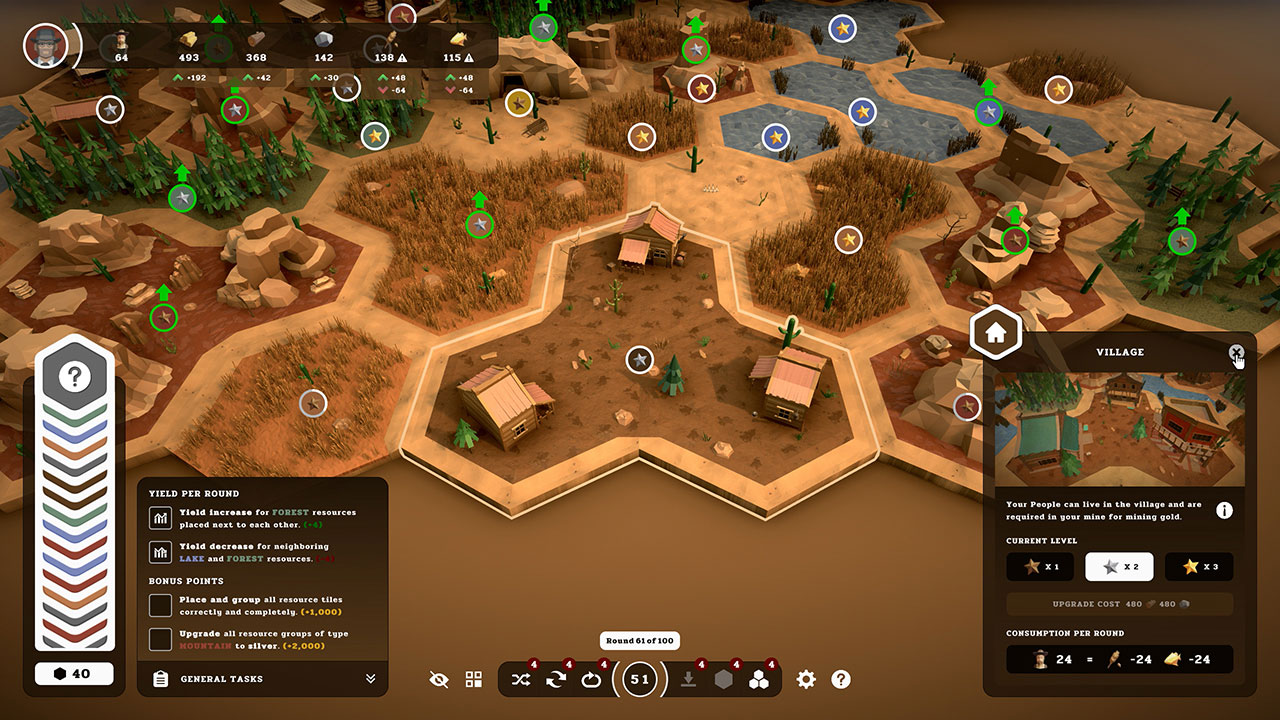Open the settings gear
The image size is (1280, 720).
coord(806,679)
